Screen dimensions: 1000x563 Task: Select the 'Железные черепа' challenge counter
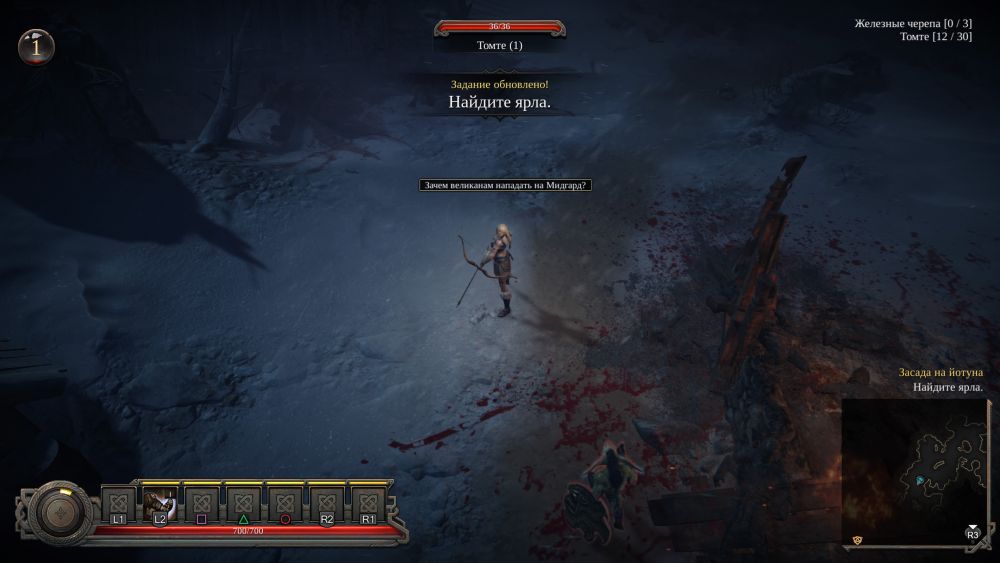pos(913,23)
